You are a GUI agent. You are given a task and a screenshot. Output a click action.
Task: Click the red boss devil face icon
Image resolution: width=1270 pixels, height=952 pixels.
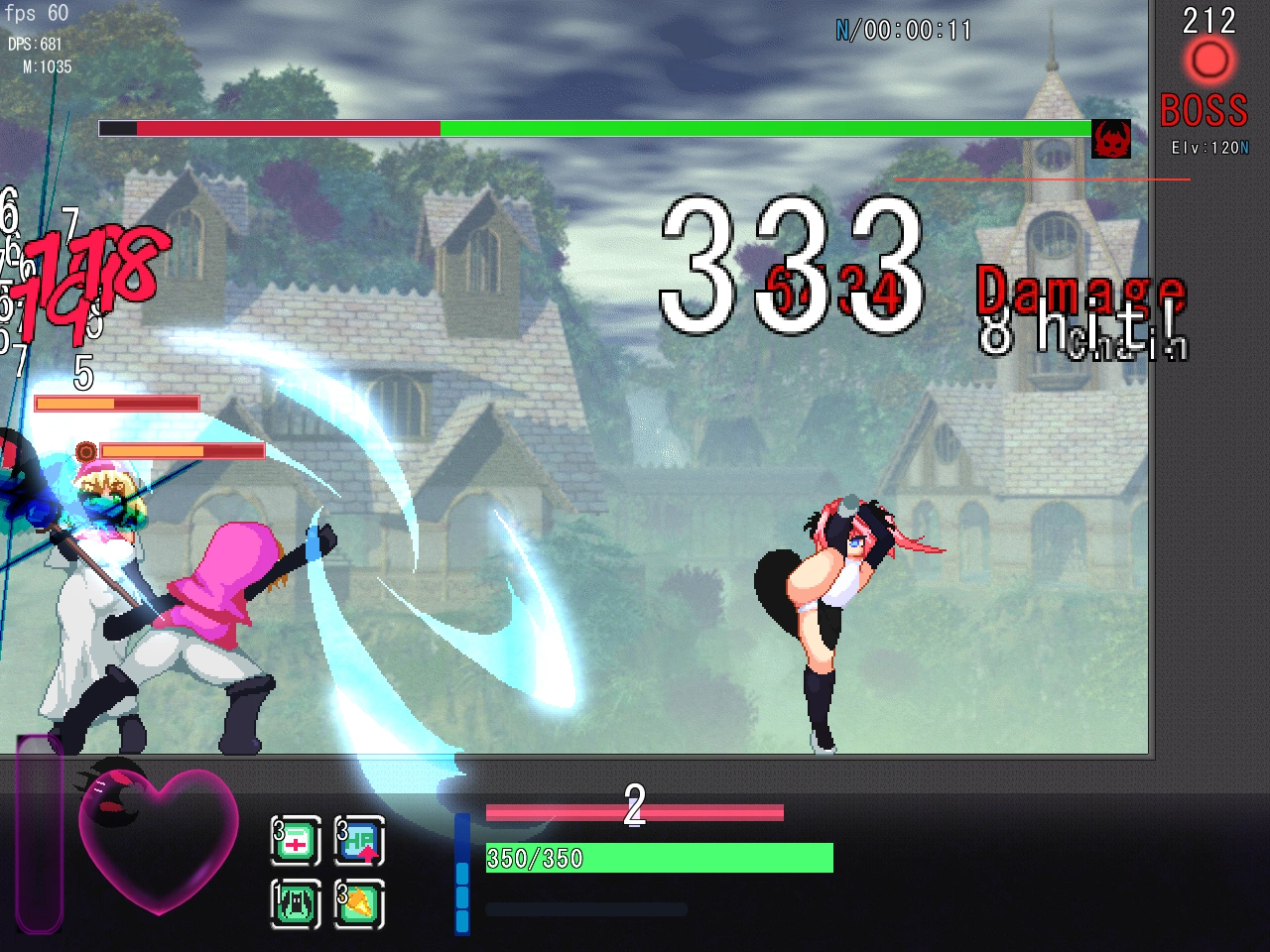pos(1111,139)
